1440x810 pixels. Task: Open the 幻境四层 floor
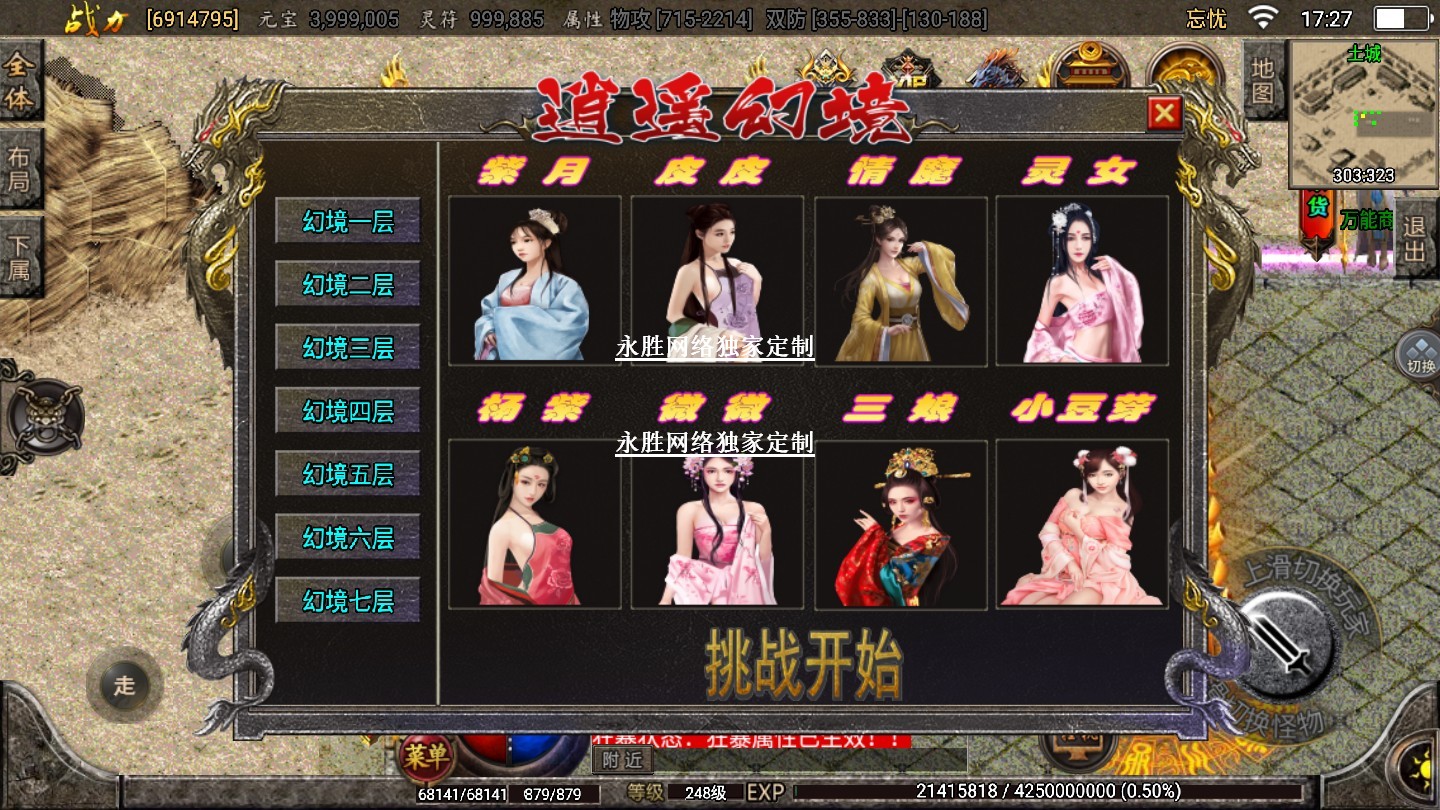pos(348,410)
